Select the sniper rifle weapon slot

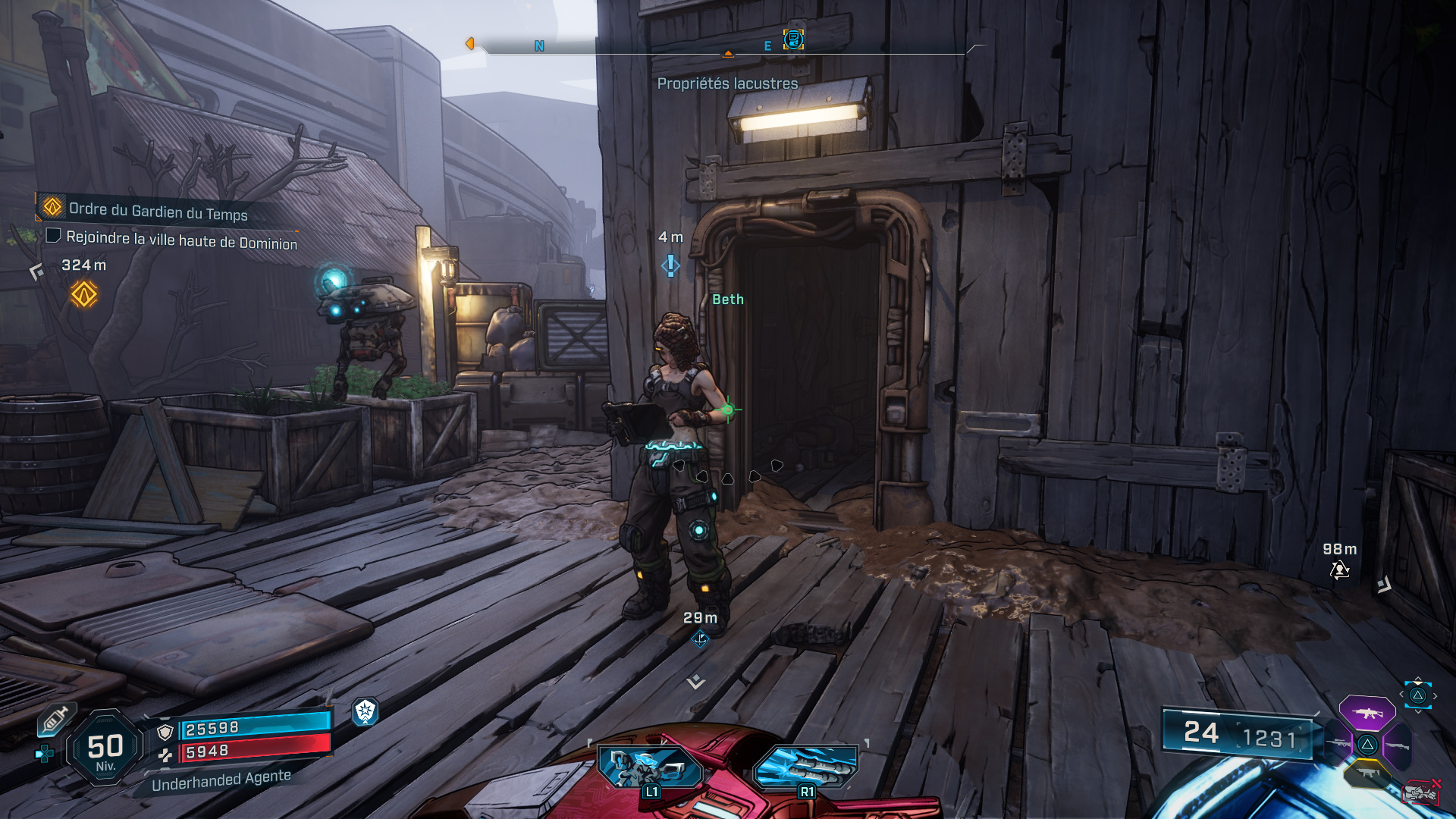[1339, 743]
